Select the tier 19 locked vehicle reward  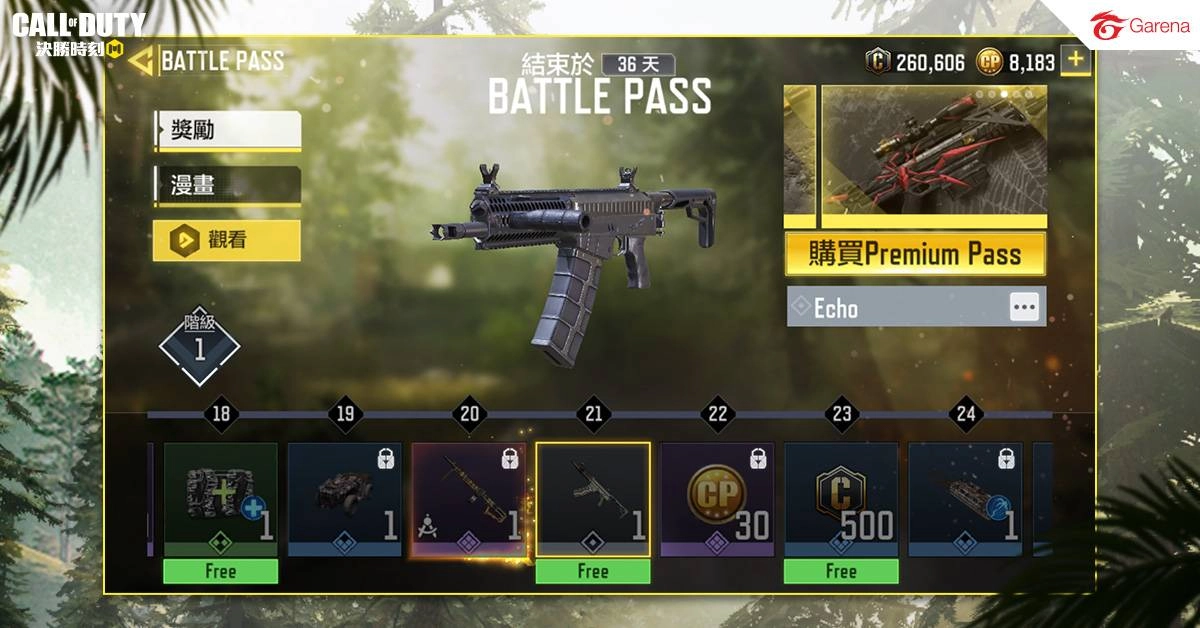click(x=345, y=500)
